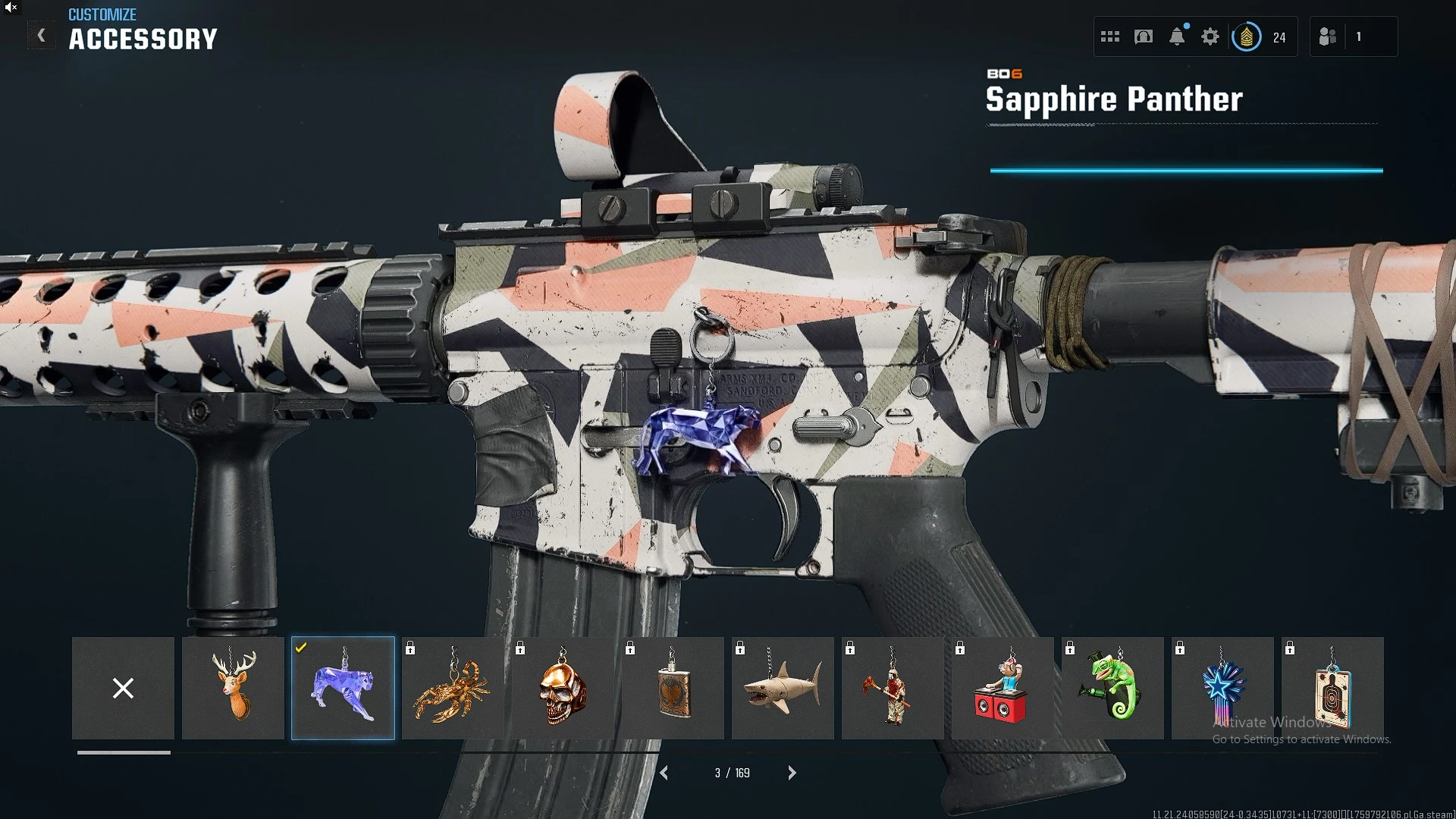The width and height of the screenshot is (1456, 819).
Task: Select the shark charm
Action: (783, 688)
